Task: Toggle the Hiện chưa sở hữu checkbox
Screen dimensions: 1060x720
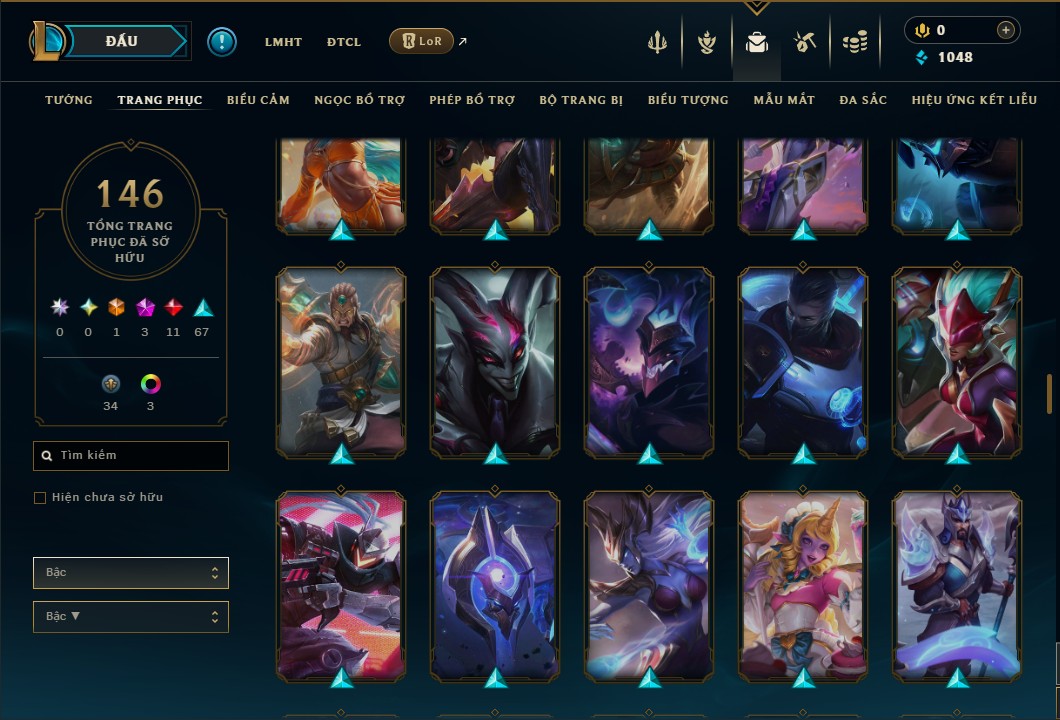Action: 40,498
